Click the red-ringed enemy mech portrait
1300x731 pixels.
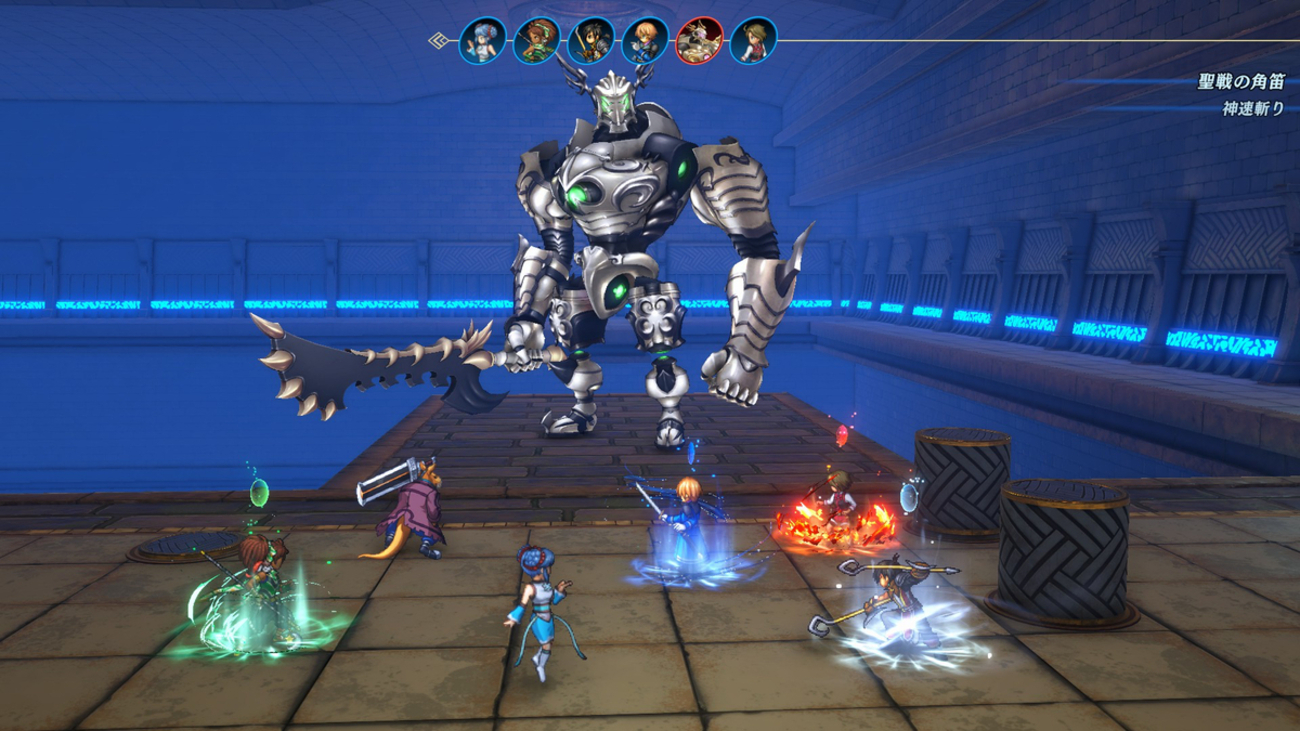pyautogui.click(x=699, y=42)
